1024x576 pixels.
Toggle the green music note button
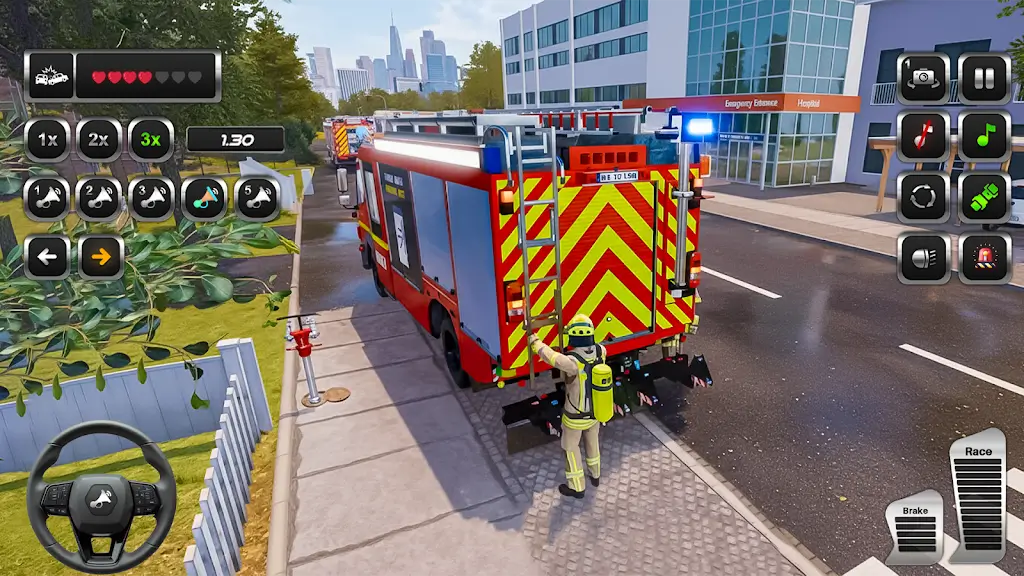[984, 137]
